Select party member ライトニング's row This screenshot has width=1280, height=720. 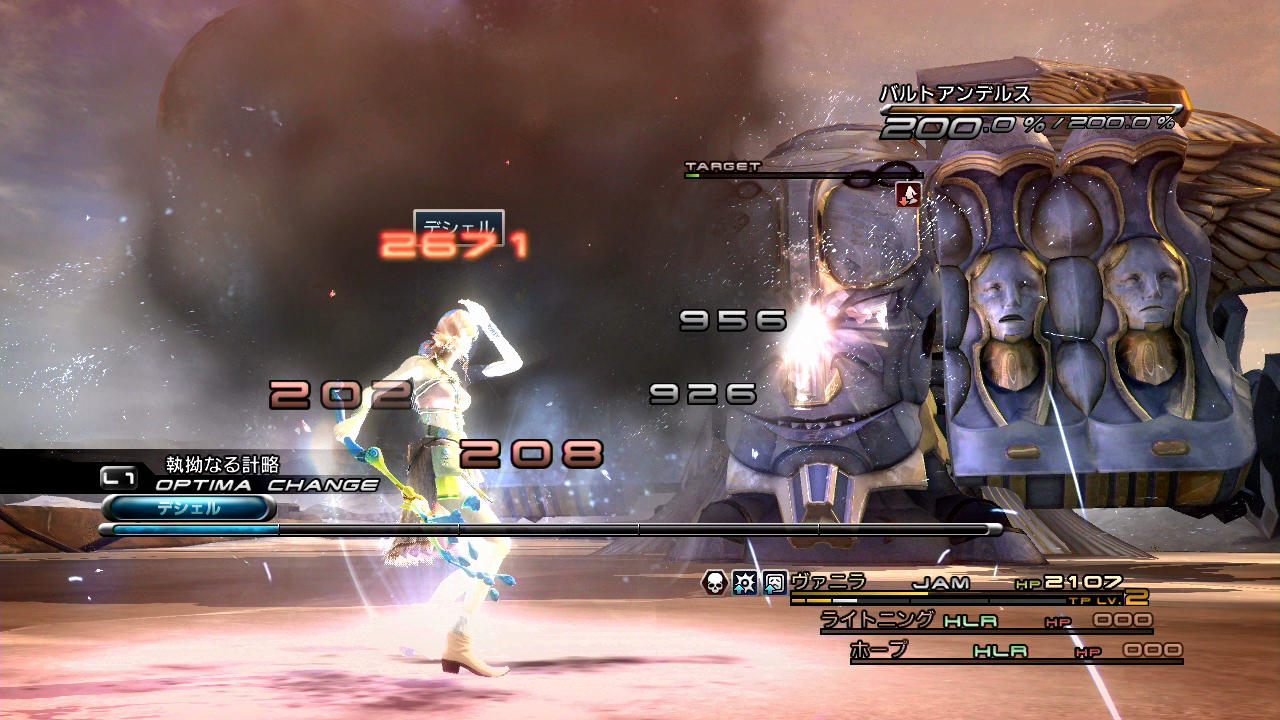(877, 620)
